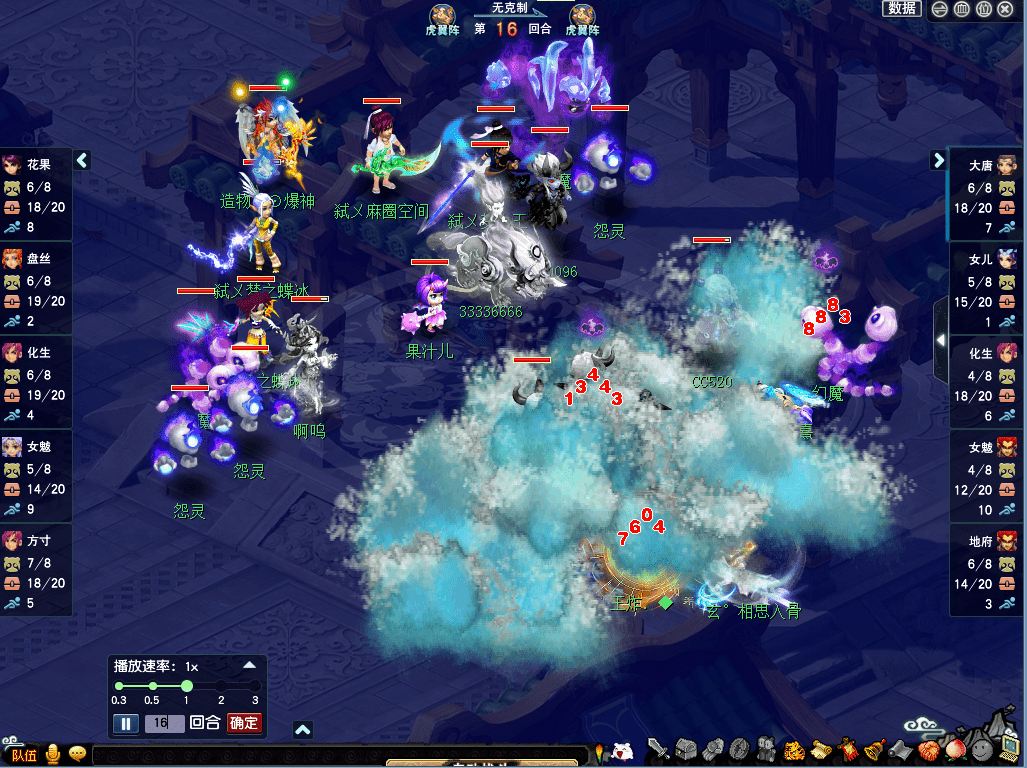Open the 数据 battle data panel
The width and height of the screenshot is (1027, 768).
pyautogui.click(x=901, y=9)
